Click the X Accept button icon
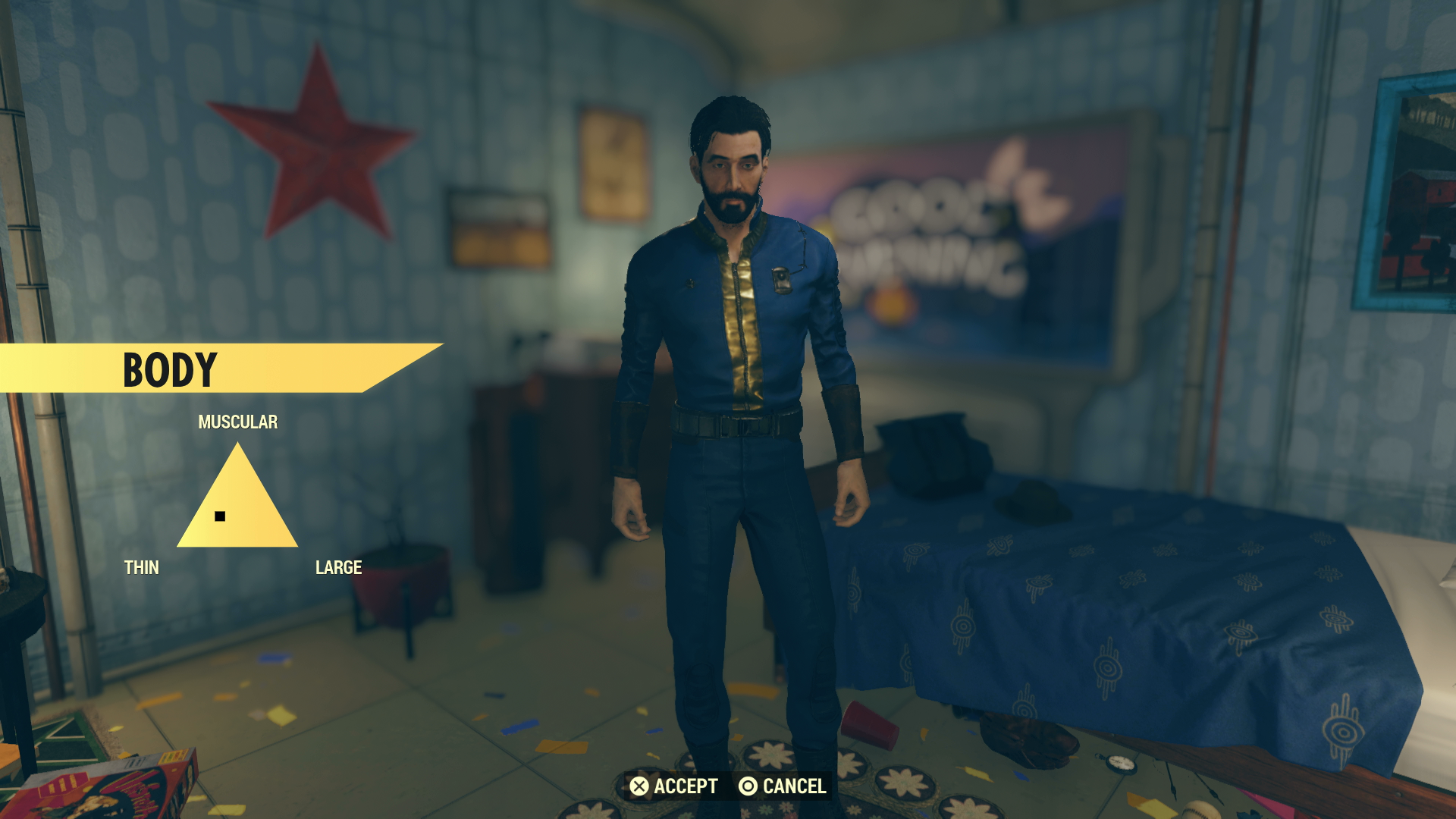 coord(639,786)
